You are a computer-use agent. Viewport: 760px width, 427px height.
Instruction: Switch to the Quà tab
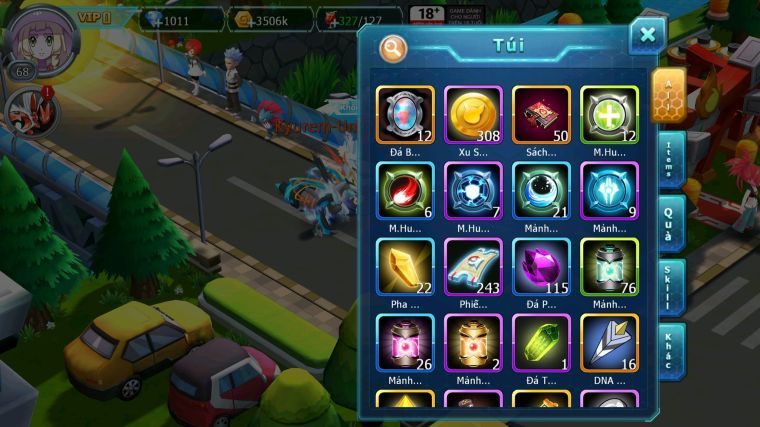670,223
